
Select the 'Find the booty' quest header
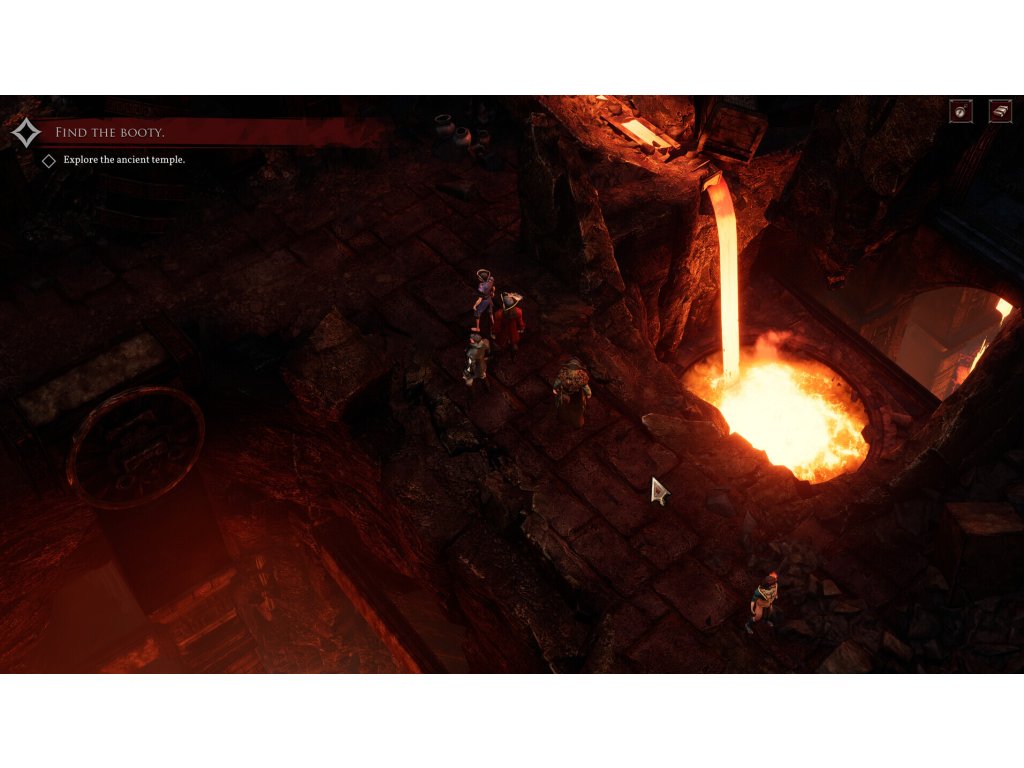pos(110,132)
